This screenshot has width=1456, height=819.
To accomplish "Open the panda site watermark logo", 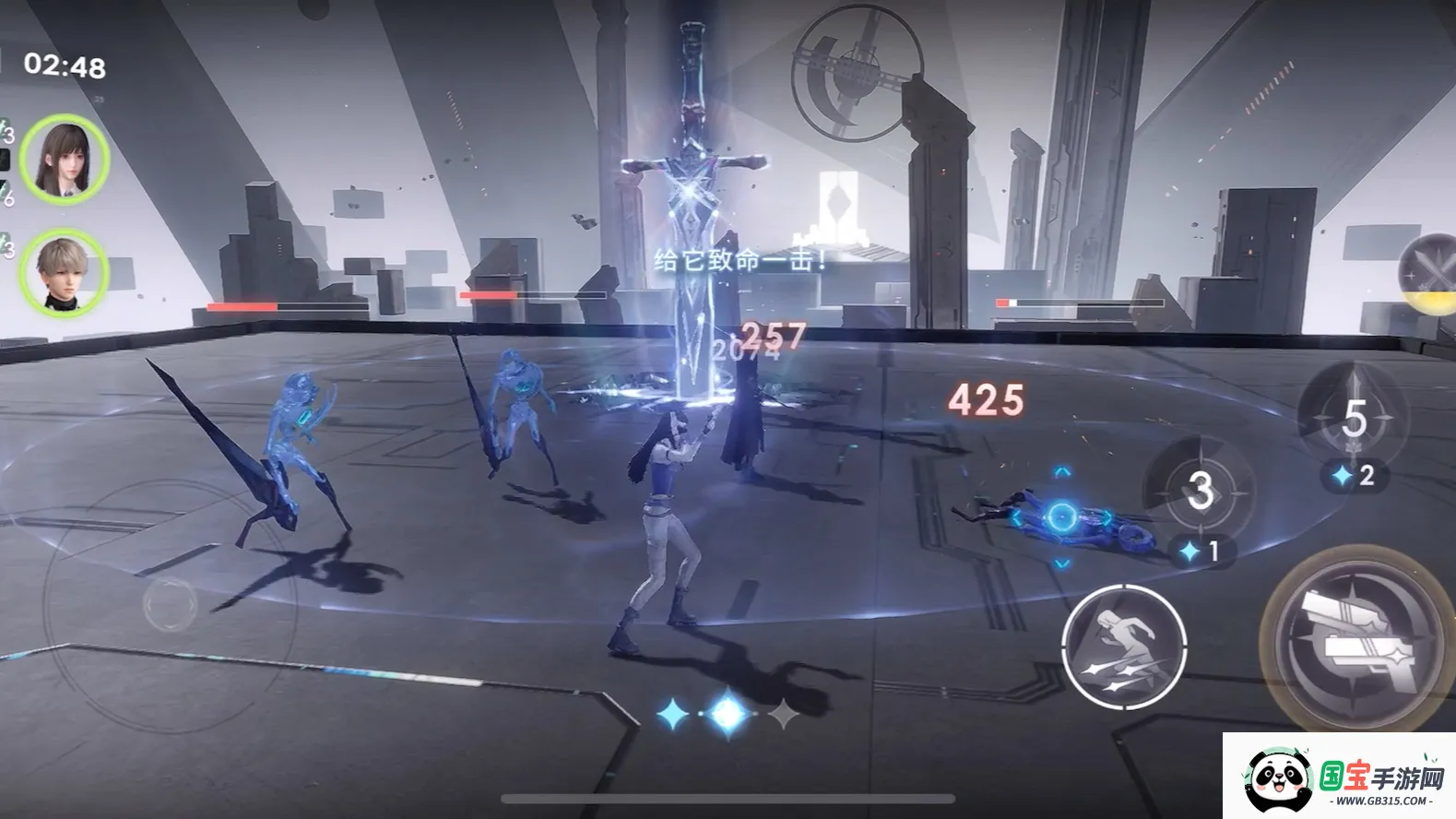I will 1279,777.
